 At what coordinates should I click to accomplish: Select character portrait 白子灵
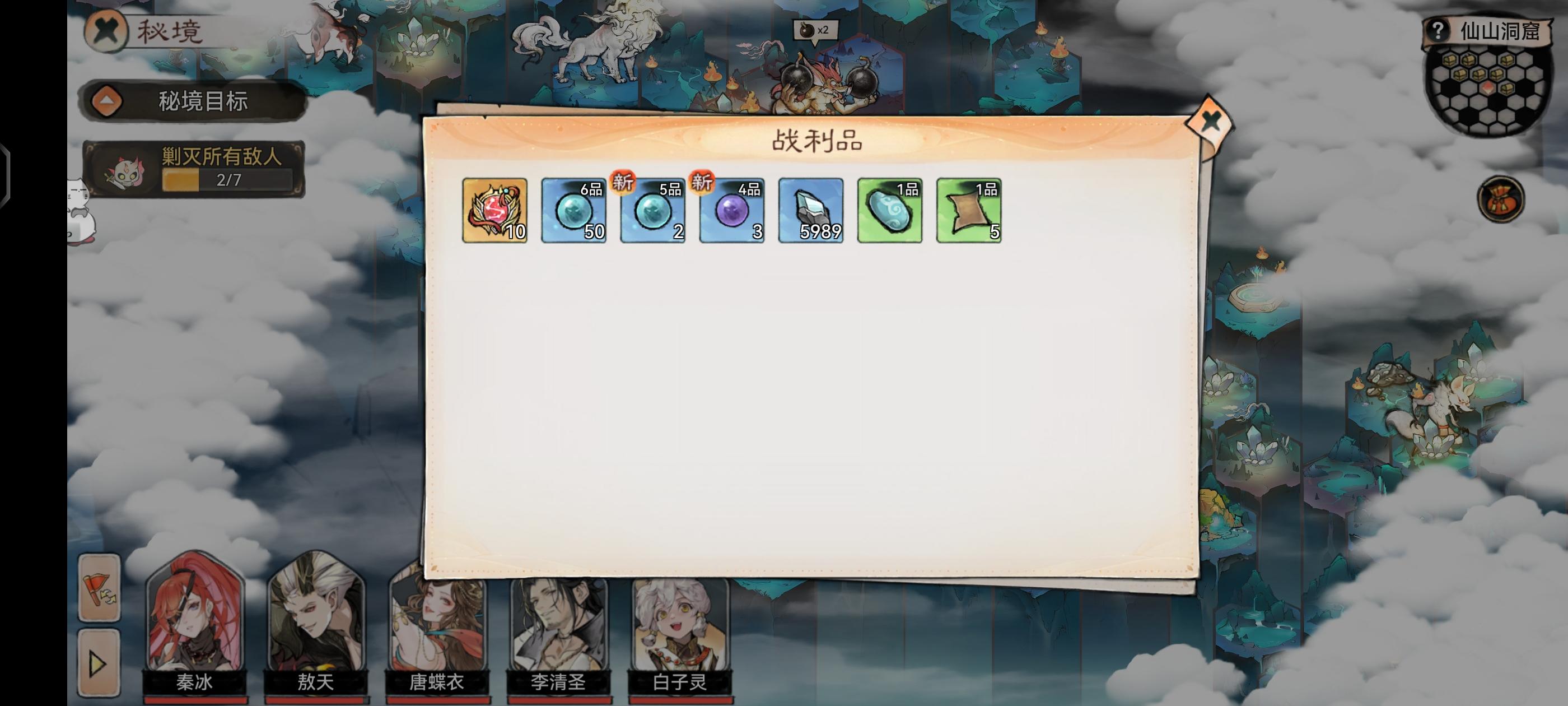(x=678, y=623)
